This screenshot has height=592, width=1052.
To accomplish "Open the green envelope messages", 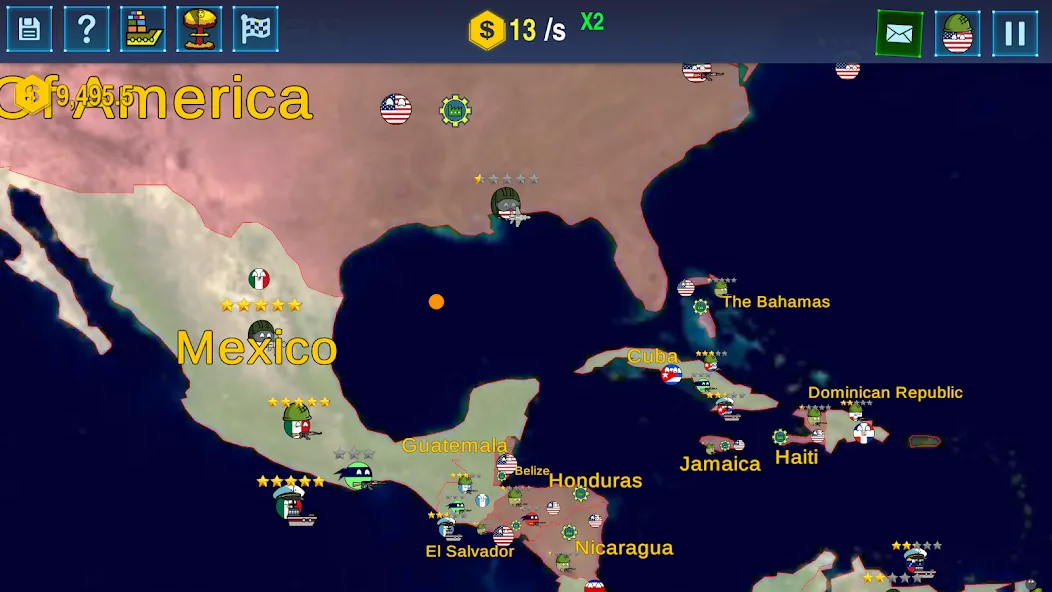I will 899,34.
